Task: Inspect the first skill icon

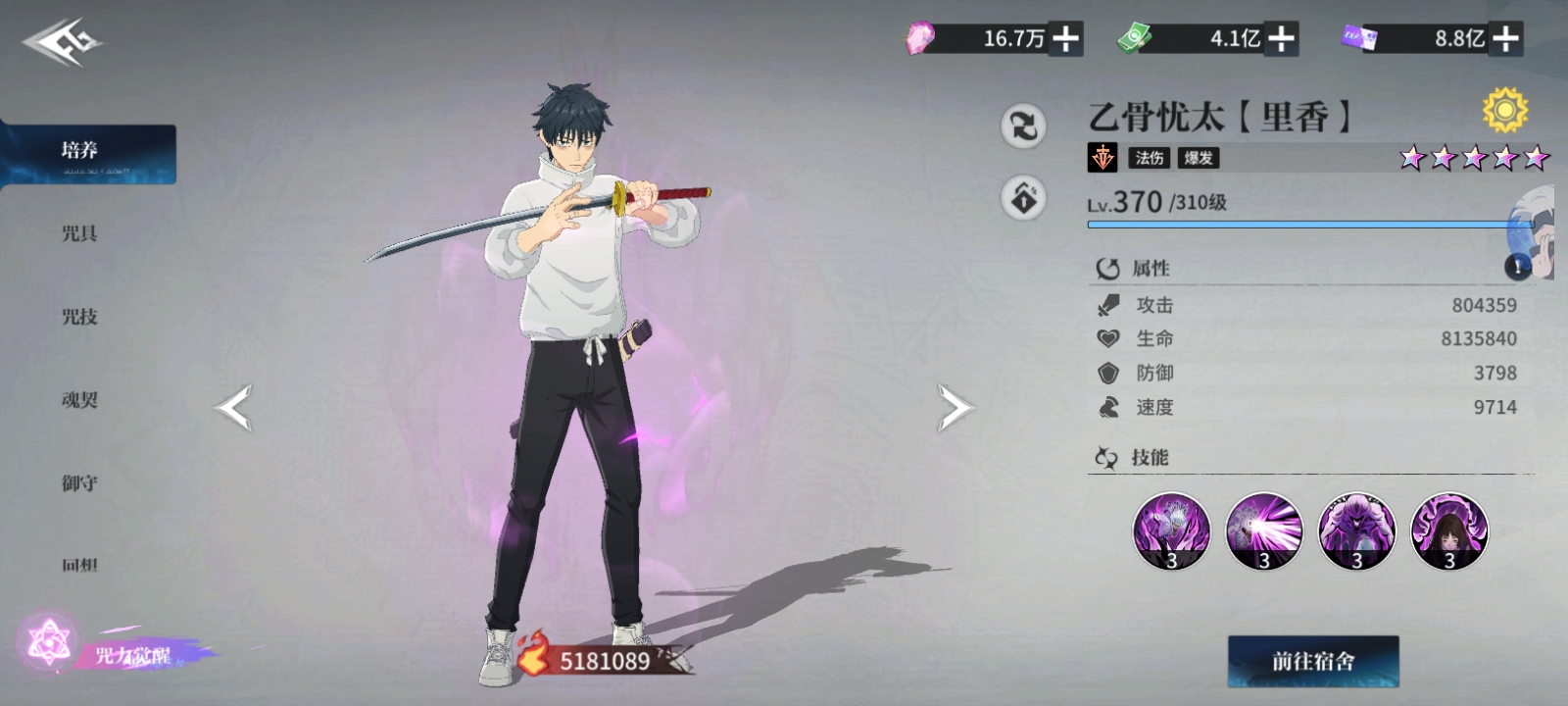Action: [x=1171, y=531]
